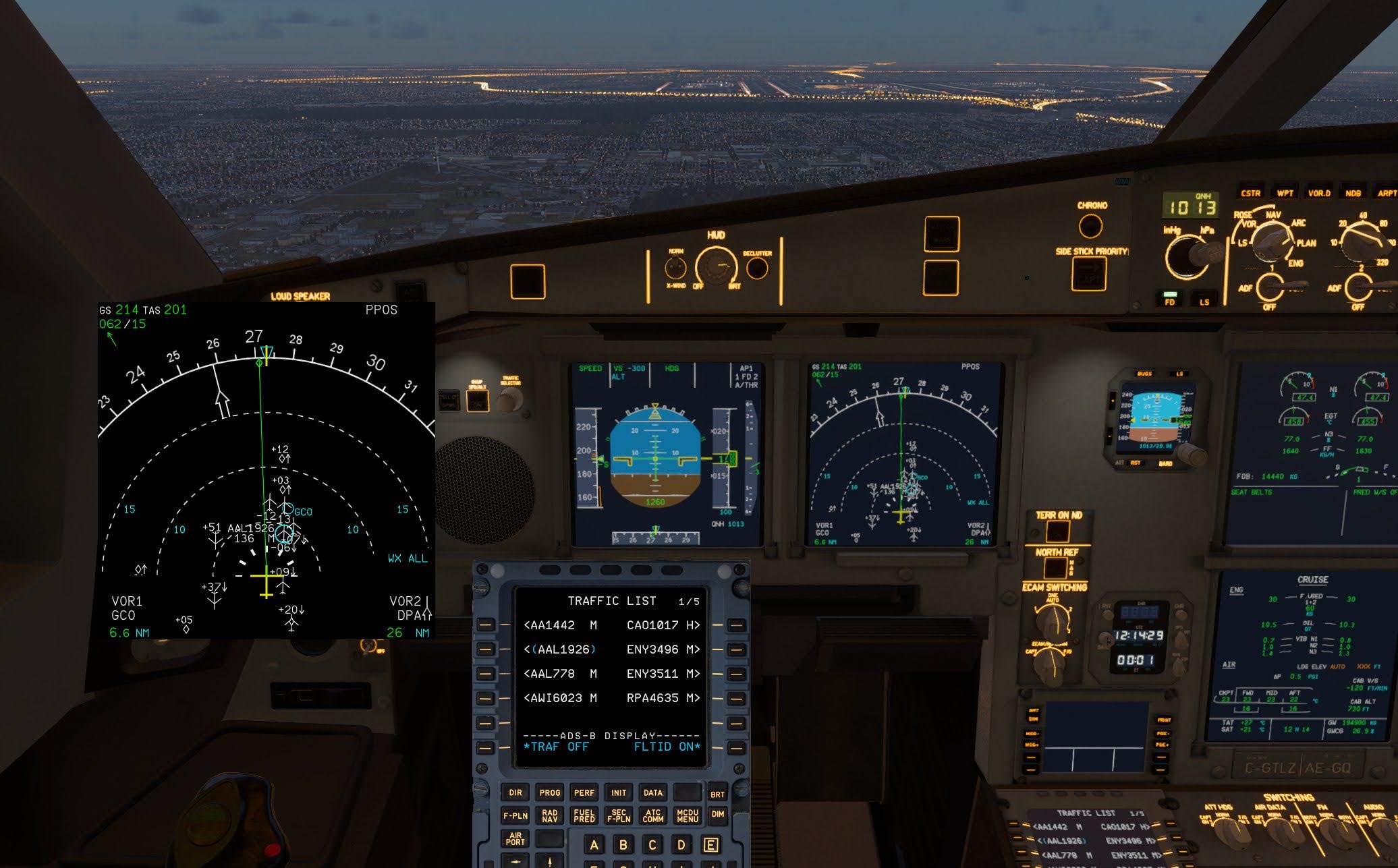Viewport: 1398px width, 868px height.
Task: Select the PERF key on the MCDU
Action: coord(584,793)
